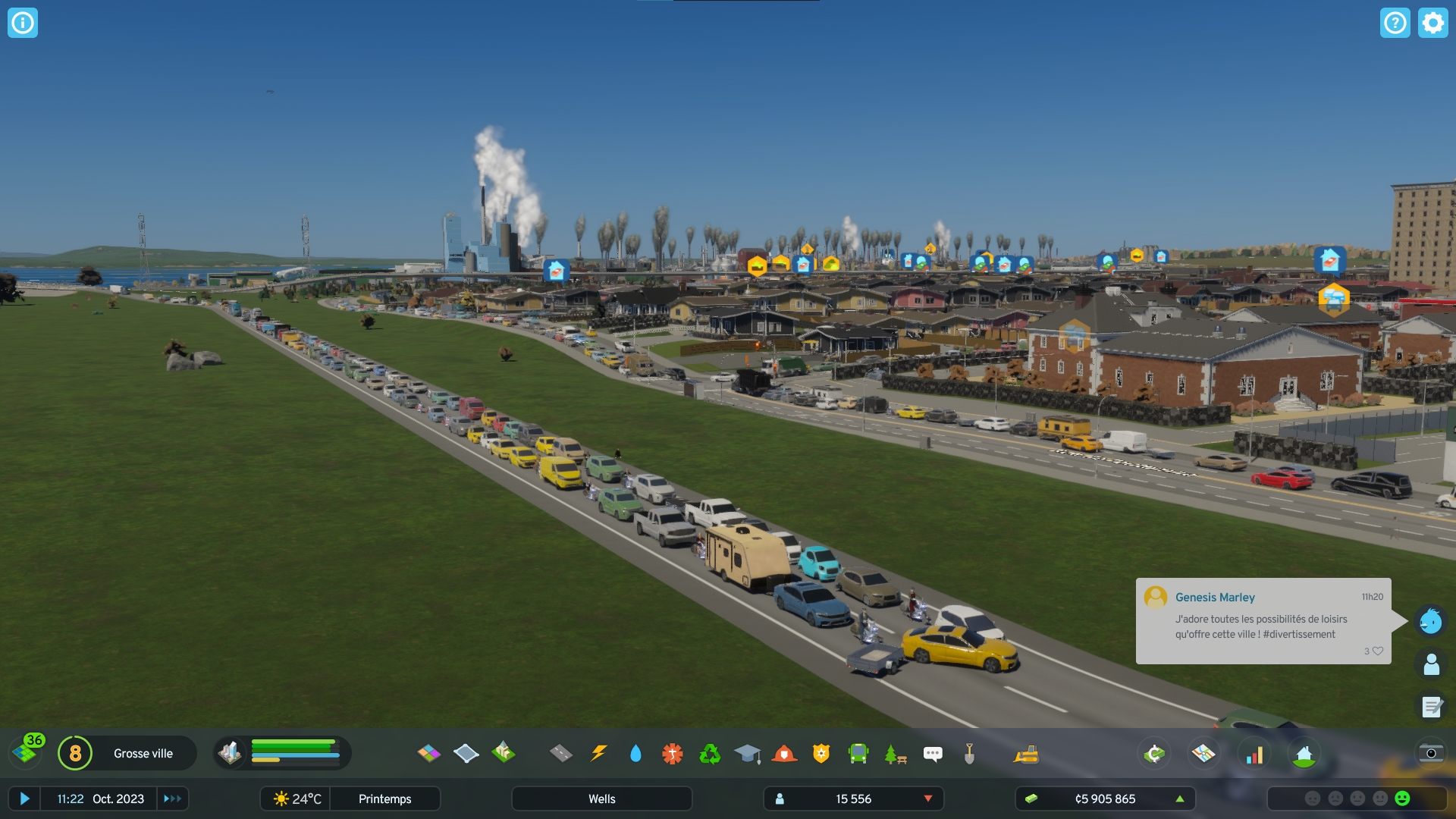Toggle the blue Chirper bird feed
This screenshot has height=819, width=1456.
[x=1430, y=621]
